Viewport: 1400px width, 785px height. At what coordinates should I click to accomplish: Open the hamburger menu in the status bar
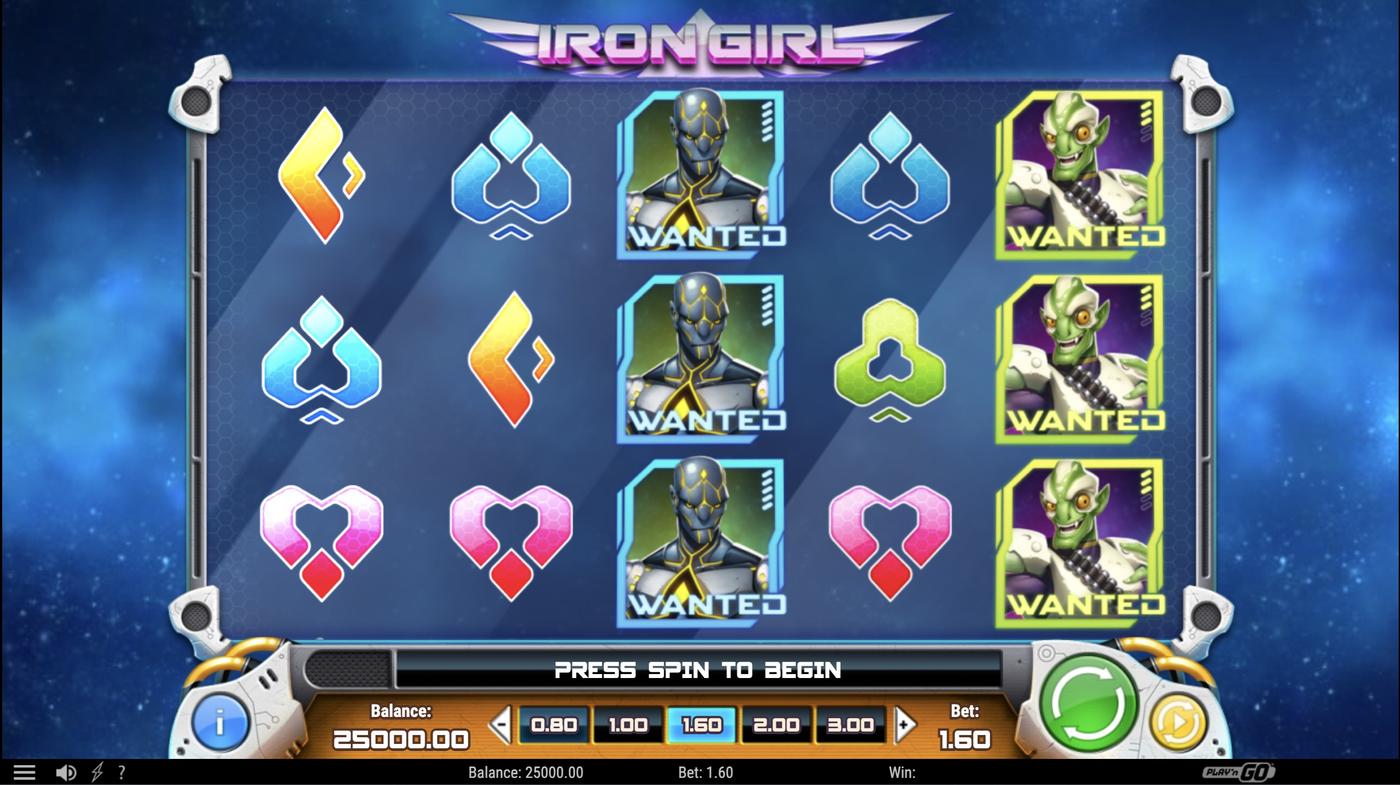pos(22,771)
